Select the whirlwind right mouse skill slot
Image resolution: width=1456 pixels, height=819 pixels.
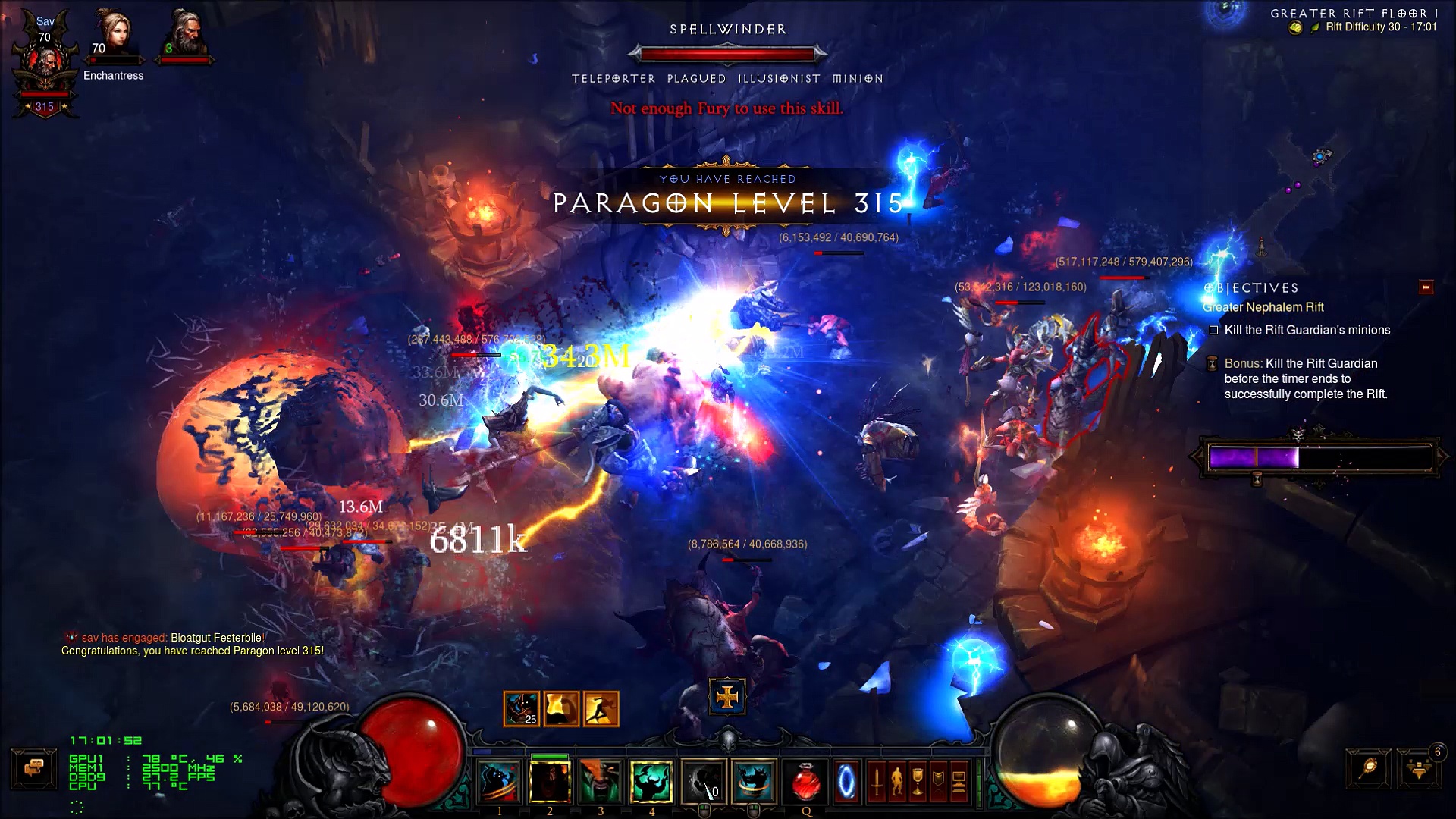coord(755,781)
